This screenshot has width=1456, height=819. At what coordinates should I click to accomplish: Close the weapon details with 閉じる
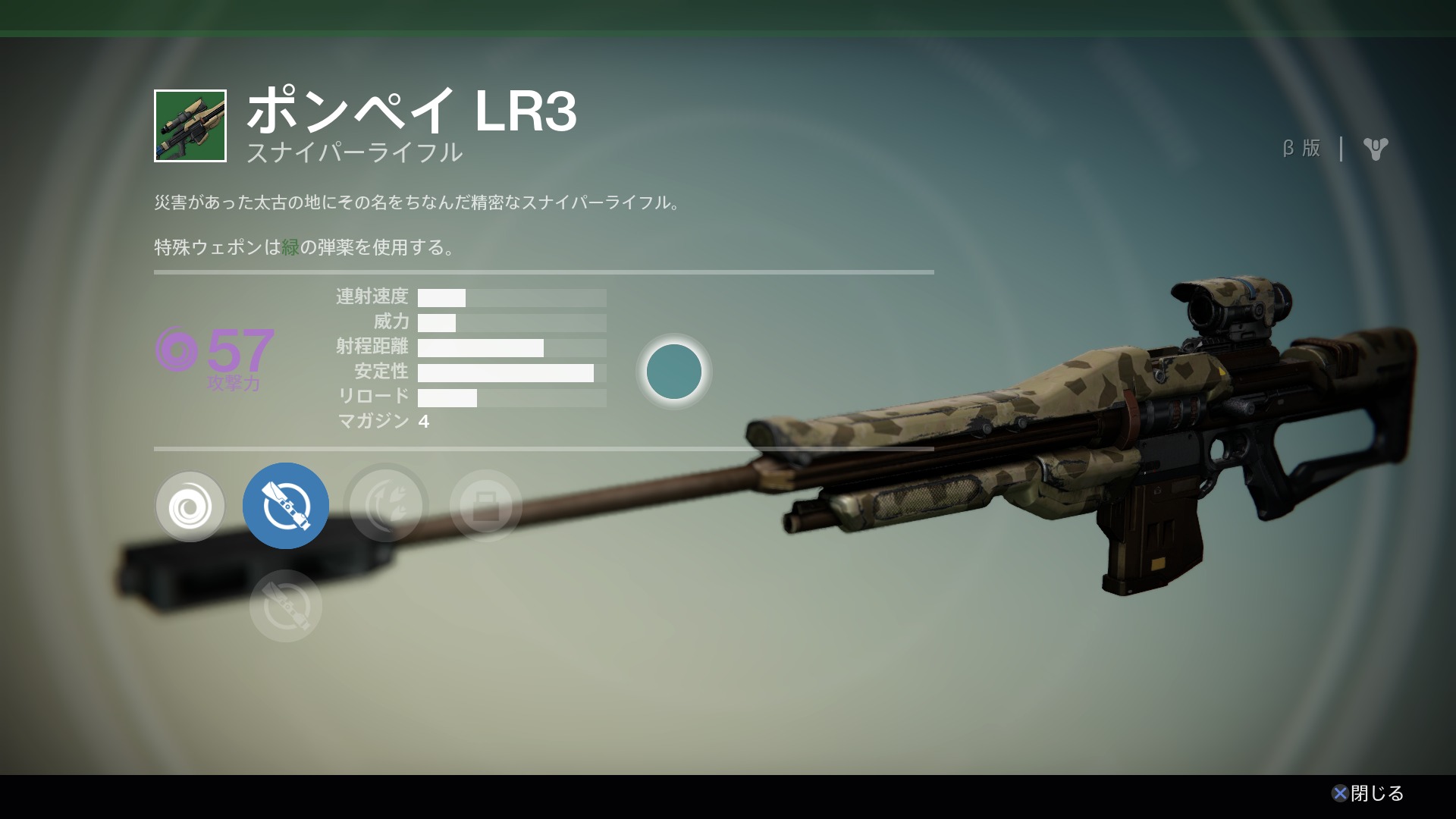pyautogui.click(x=1368, y=793)
